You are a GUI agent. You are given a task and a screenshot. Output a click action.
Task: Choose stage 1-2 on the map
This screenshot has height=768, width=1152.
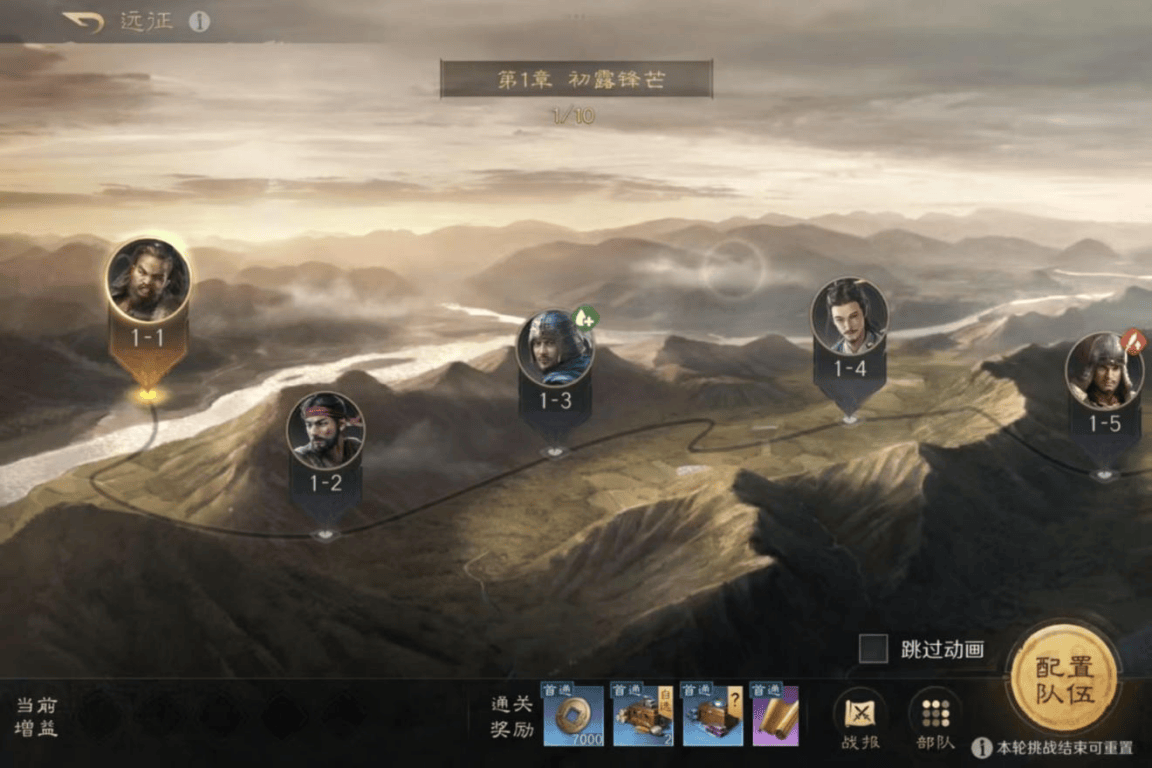click(326, 431)
